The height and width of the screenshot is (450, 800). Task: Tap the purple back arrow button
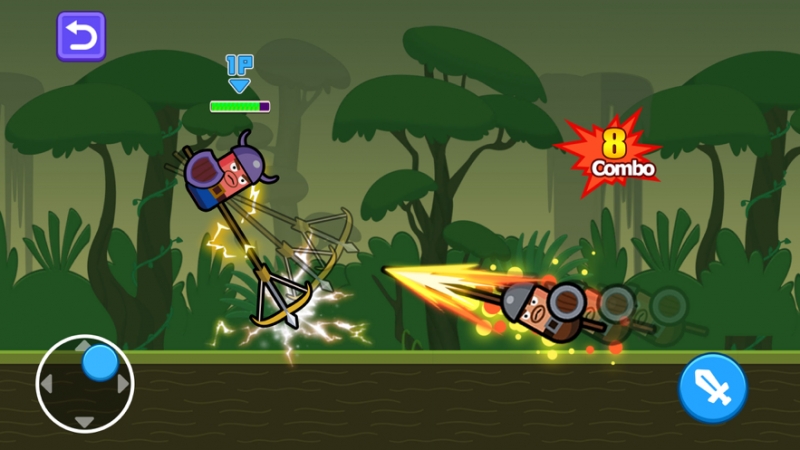pyautogui.click(x=81, y=37)
